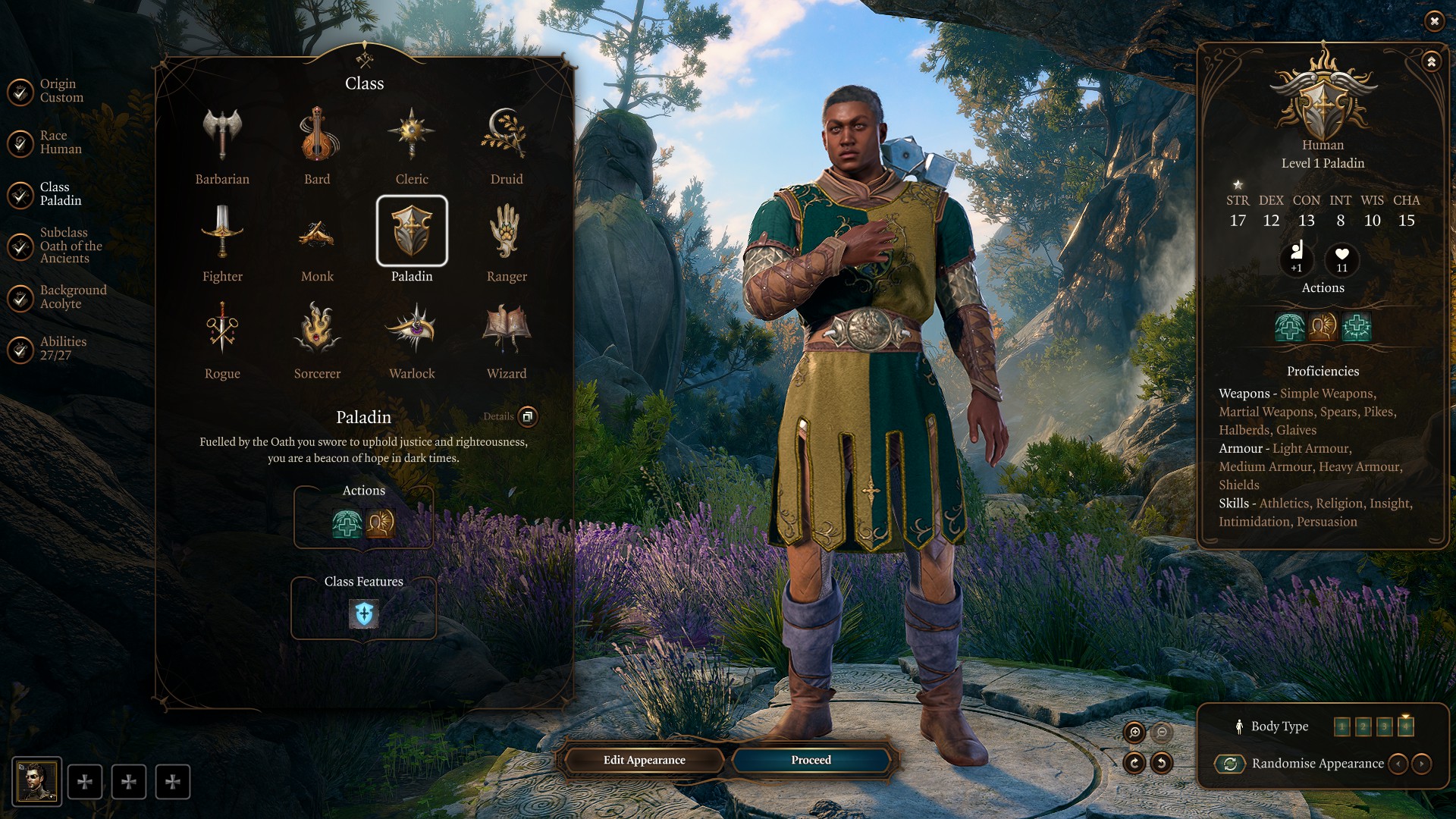Open Edit Appearance
The image size is (1456, 819).
pos(644,760)
